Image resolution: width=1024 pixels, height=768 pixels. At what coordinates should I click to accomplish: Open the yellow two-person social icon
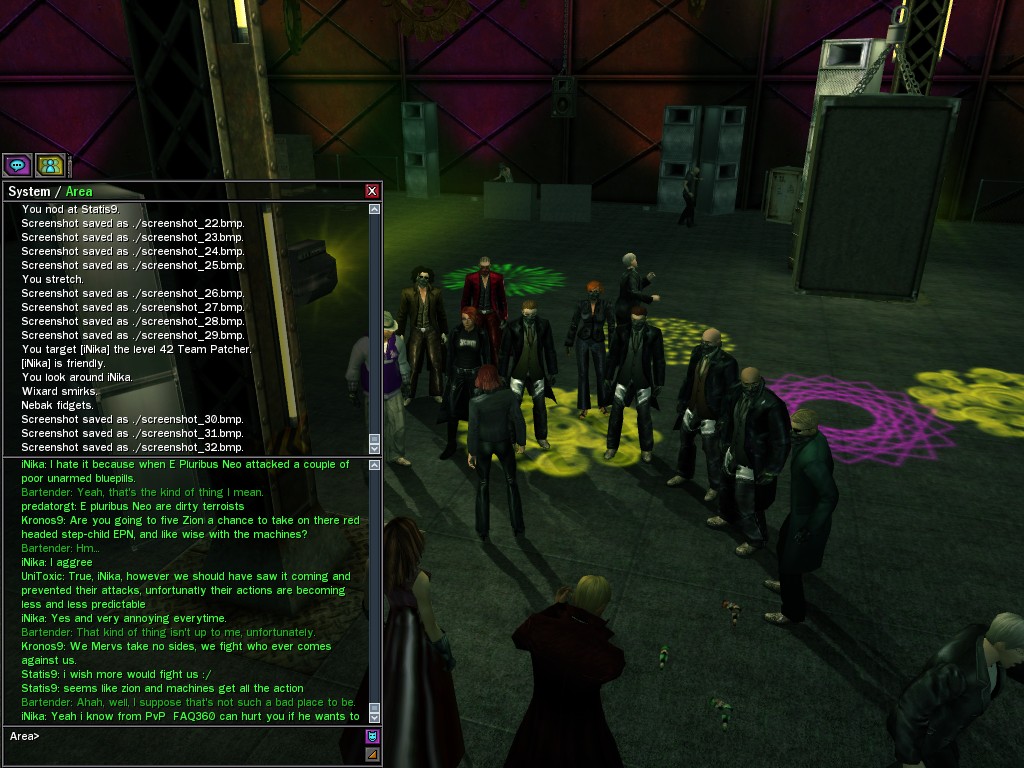tap(50, 165)
